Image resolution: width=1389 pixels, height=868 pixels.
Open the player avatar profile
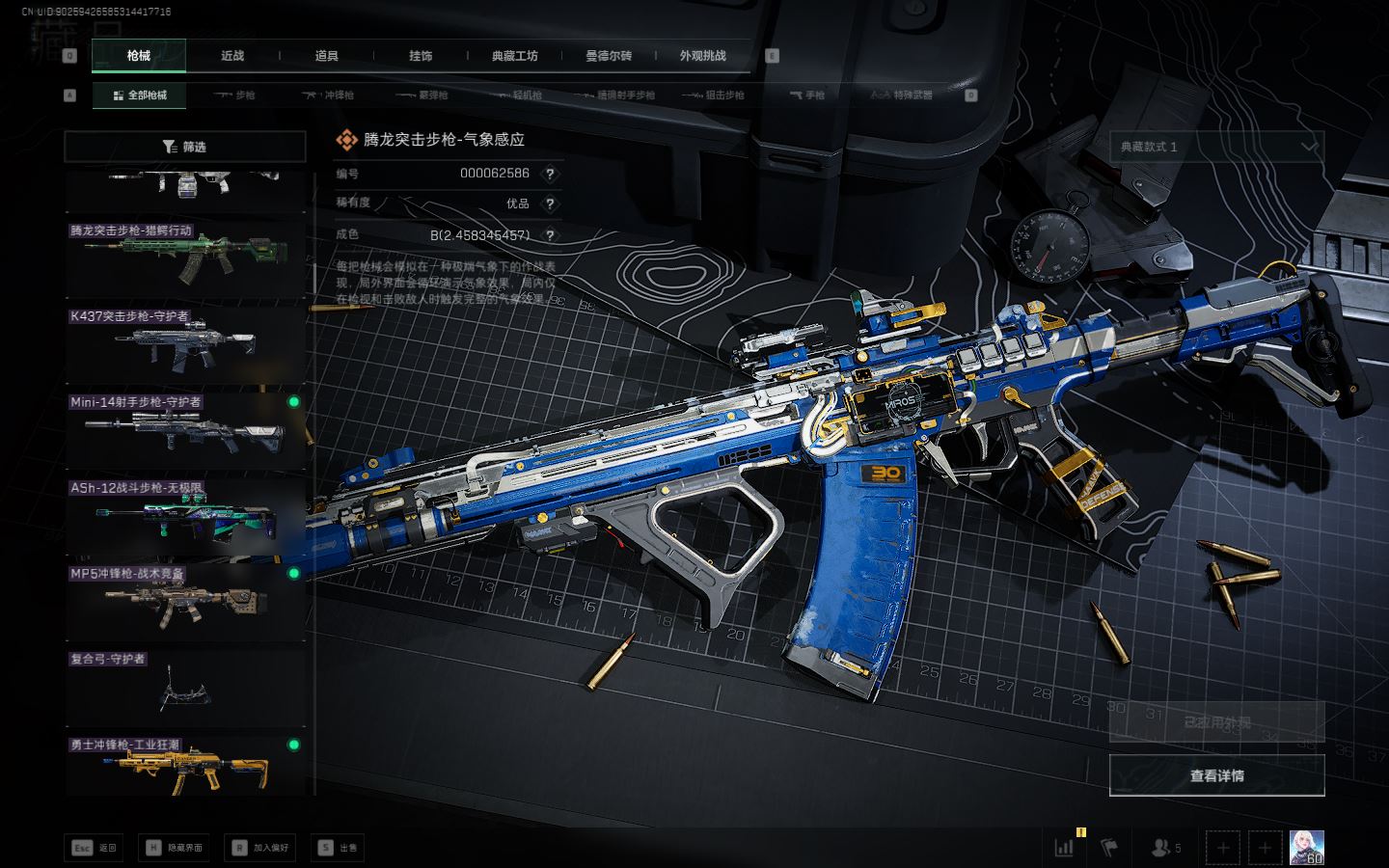coord(1306,848)
